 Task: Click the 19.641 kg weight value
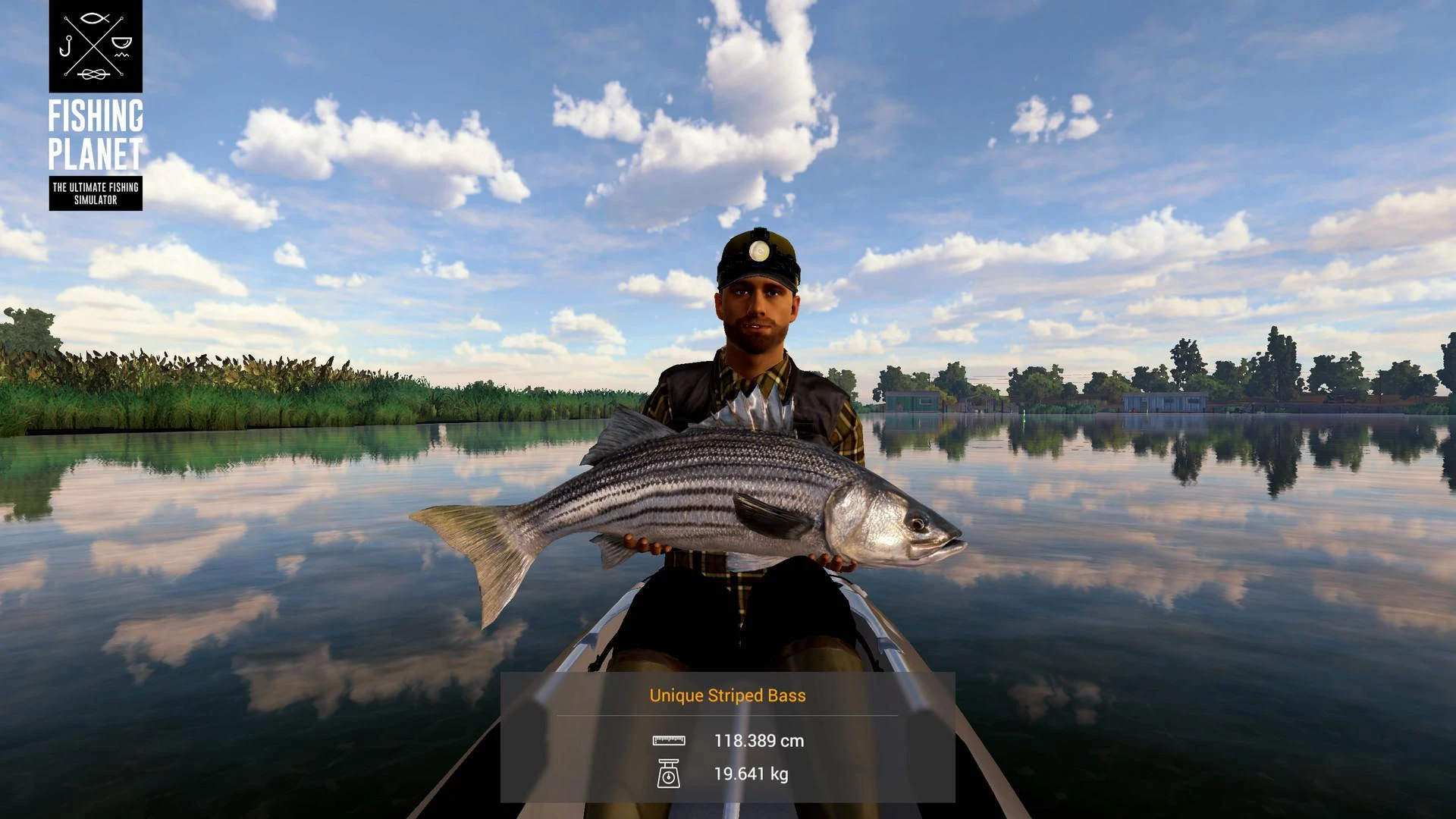tap(753, 774)
